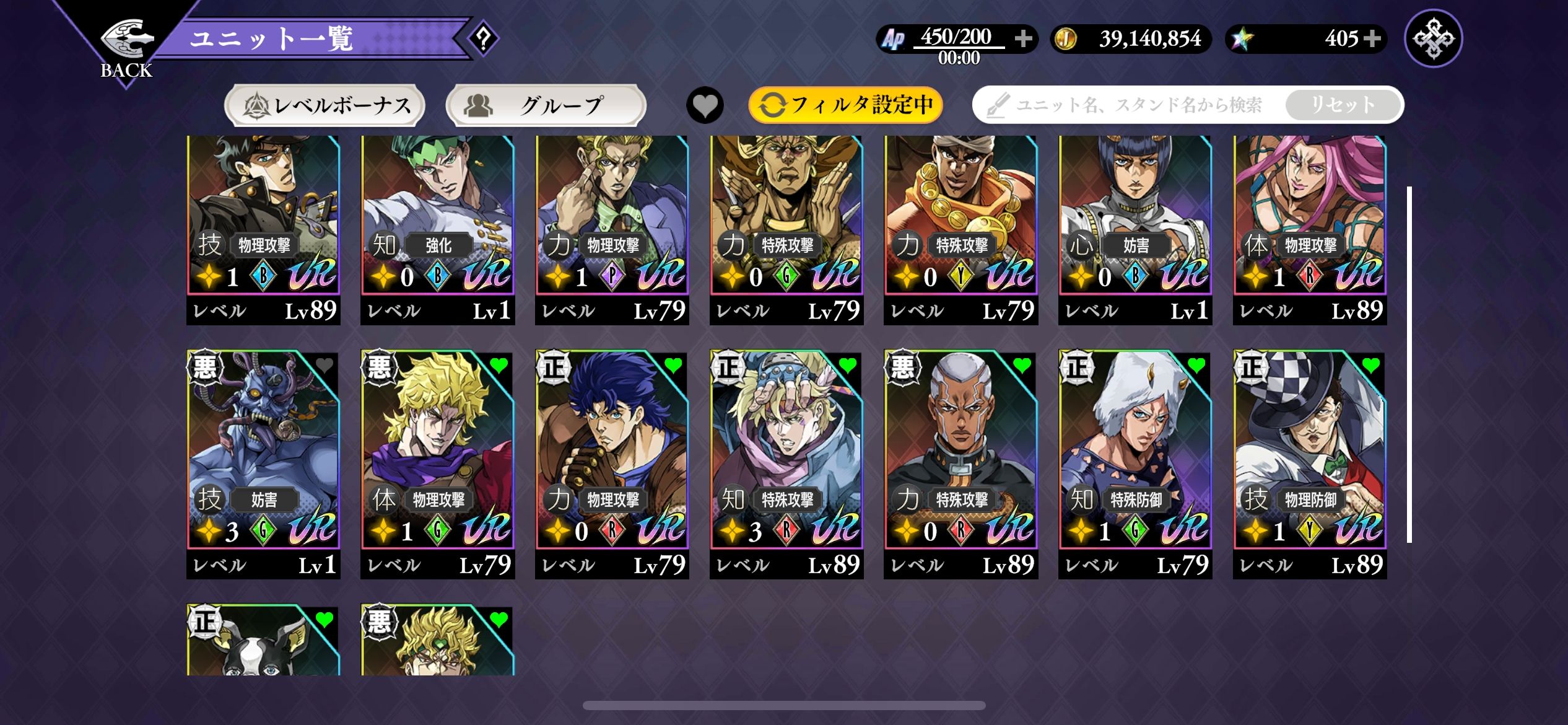Toggle the favorites heart filter

point(705,105)
